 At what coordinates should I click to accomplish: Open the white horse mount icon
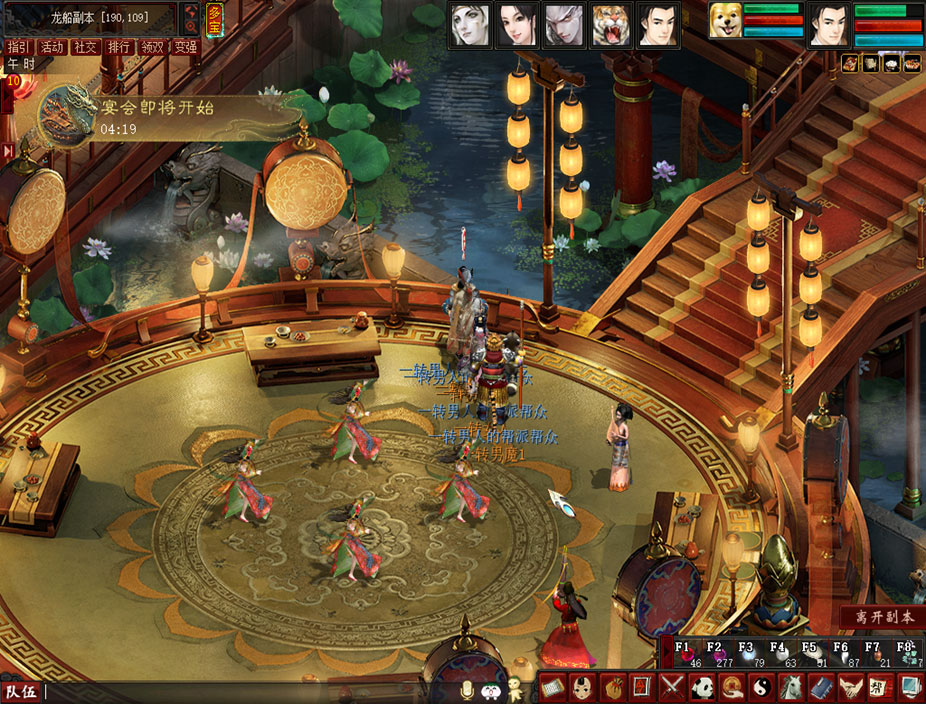click(x=790, y=688)
